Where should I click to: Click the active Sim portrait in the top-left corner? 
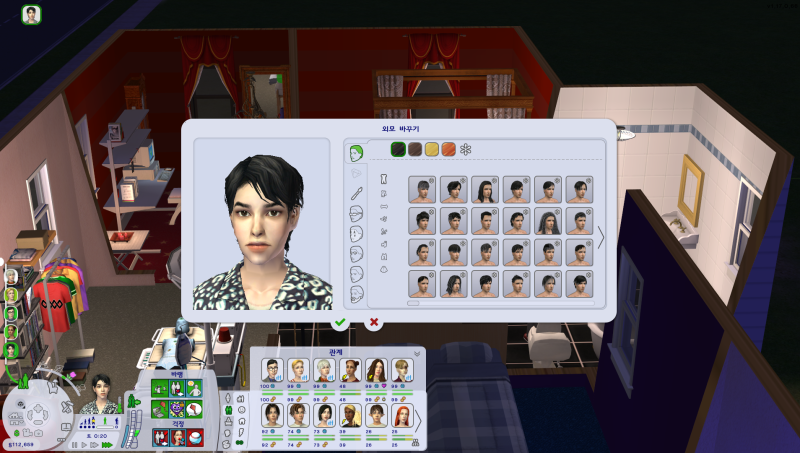[32, 15]
